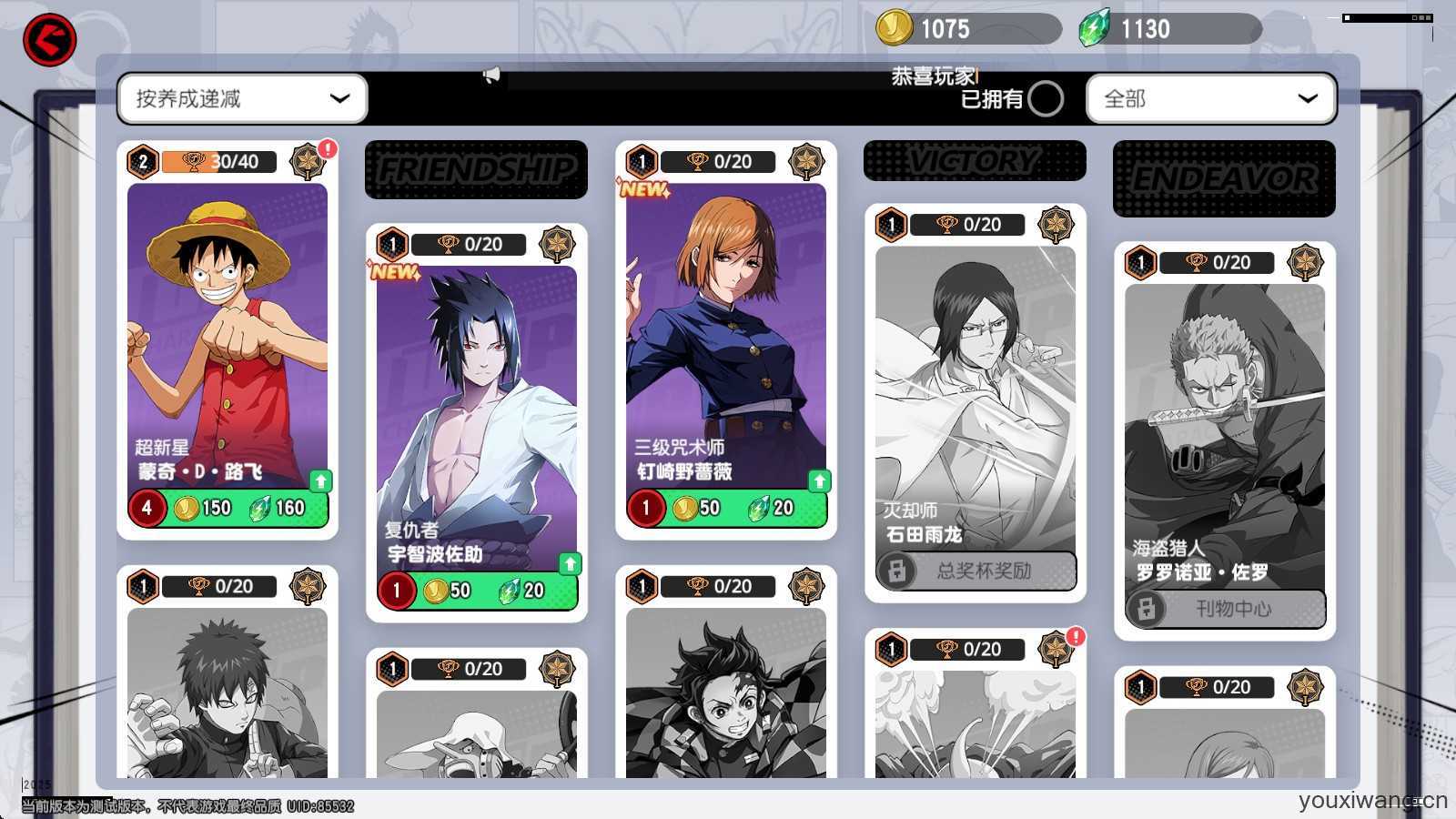This screenshot has height=819, width=1456.
Task: Click the green gem currency icon
Action: pyautogui.click(x=1094, y=28)
